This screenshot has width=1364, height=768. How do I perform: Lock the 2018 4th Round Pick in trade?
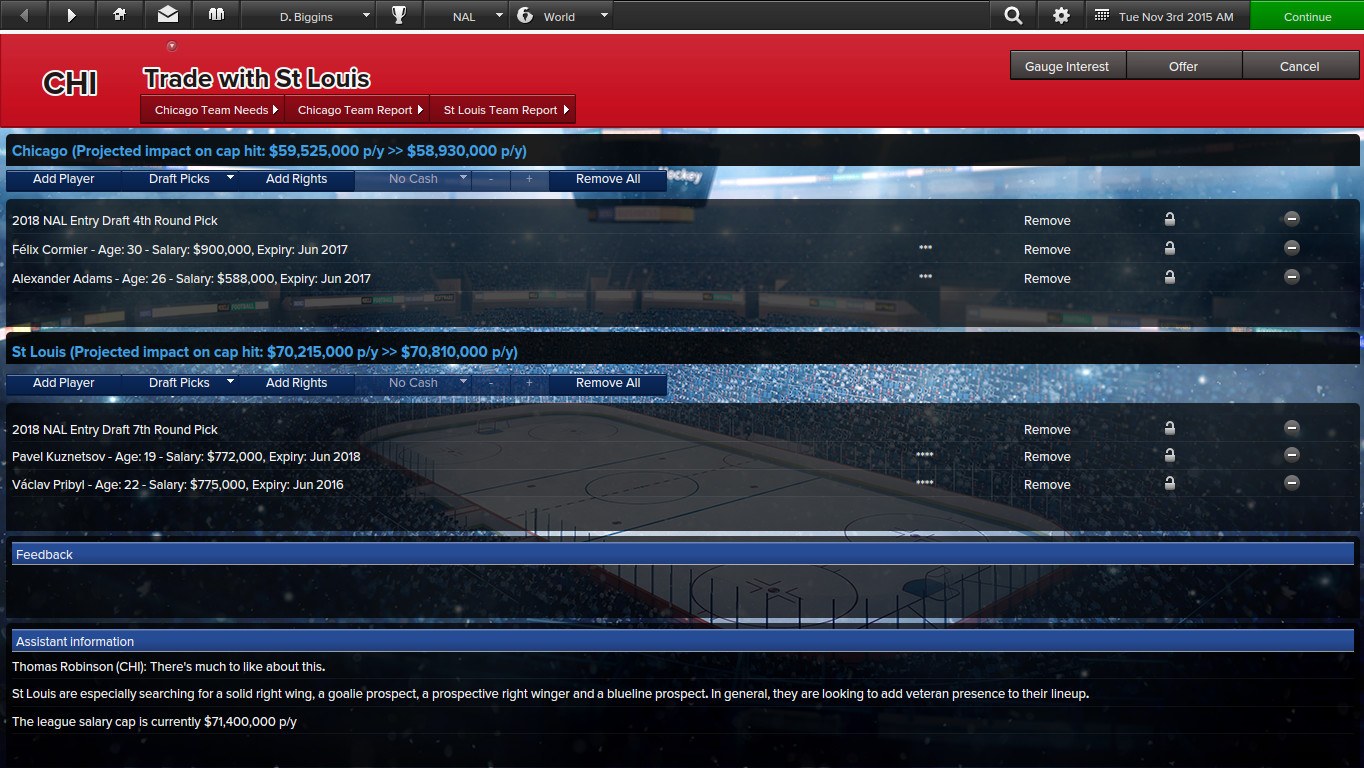pos(1169,218)
